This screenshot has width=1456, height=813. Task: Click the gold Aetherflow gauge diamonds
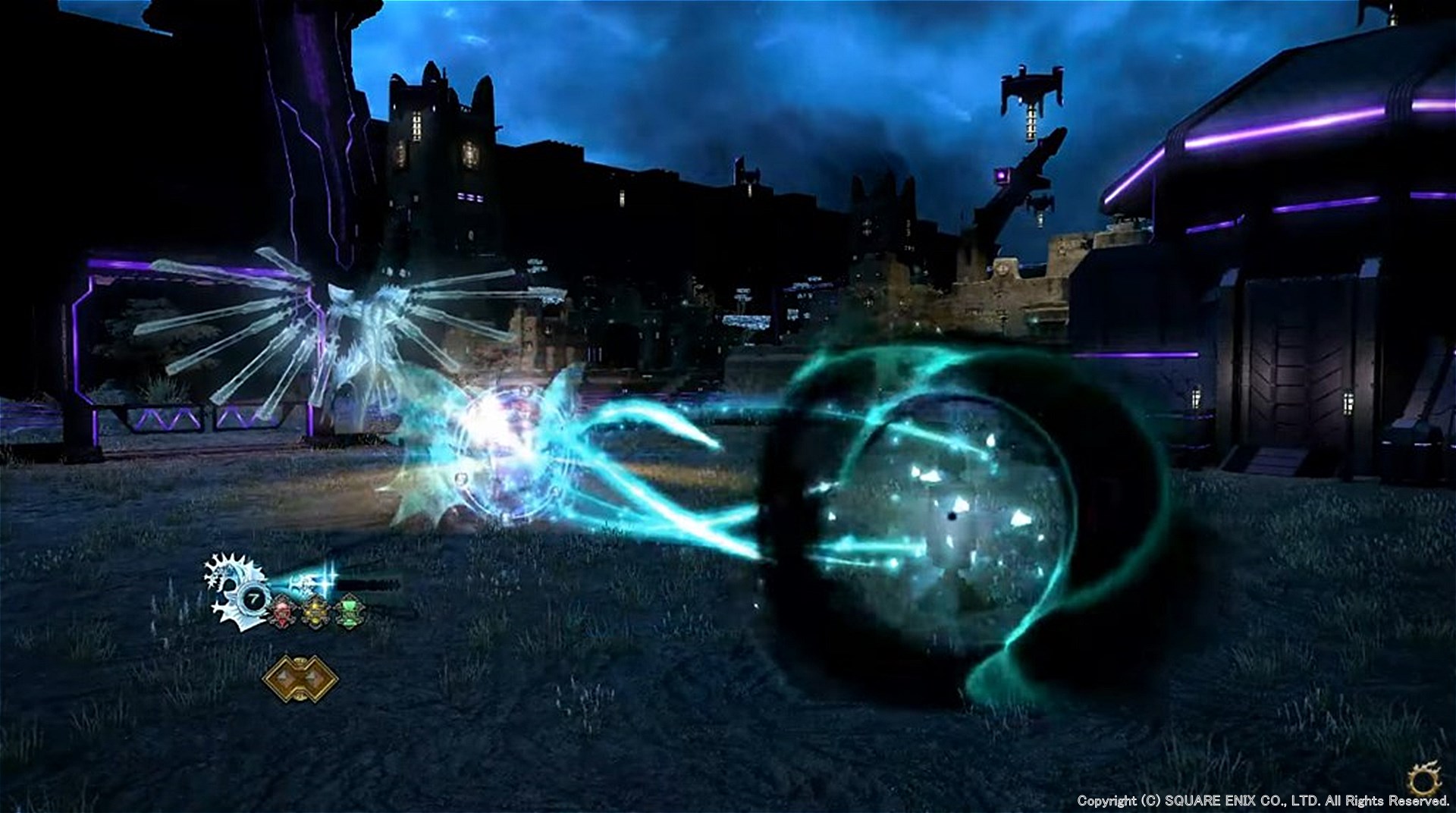point(300,679)
